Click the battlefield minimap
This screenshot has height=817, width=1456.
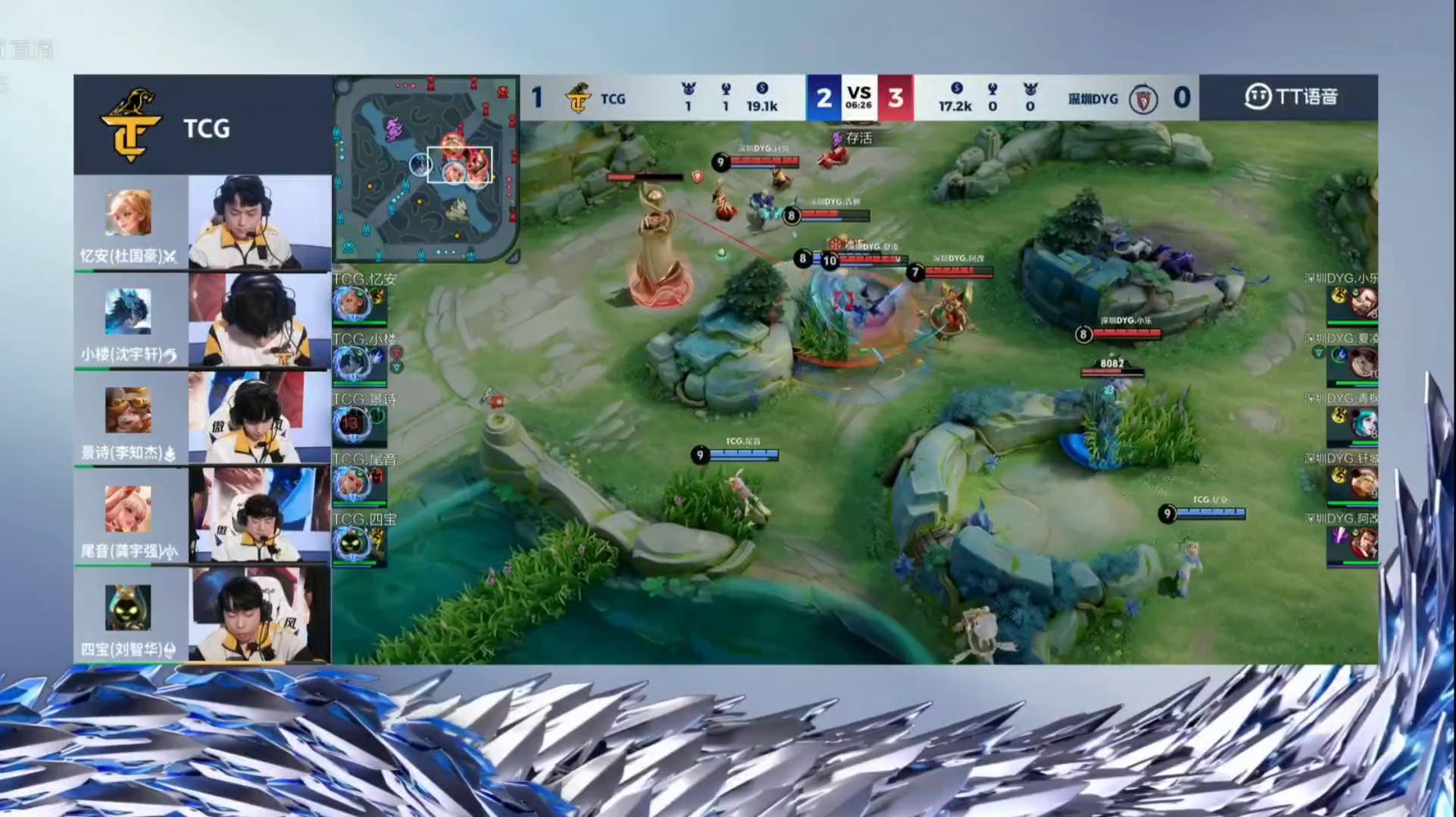[426, 169]
